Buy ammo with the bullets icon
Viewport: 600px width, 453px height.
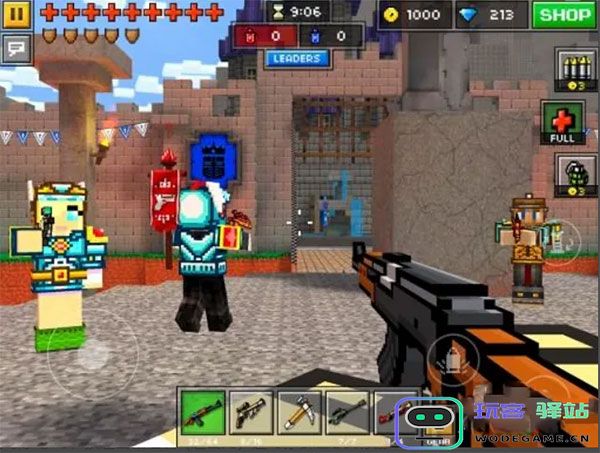571,71
